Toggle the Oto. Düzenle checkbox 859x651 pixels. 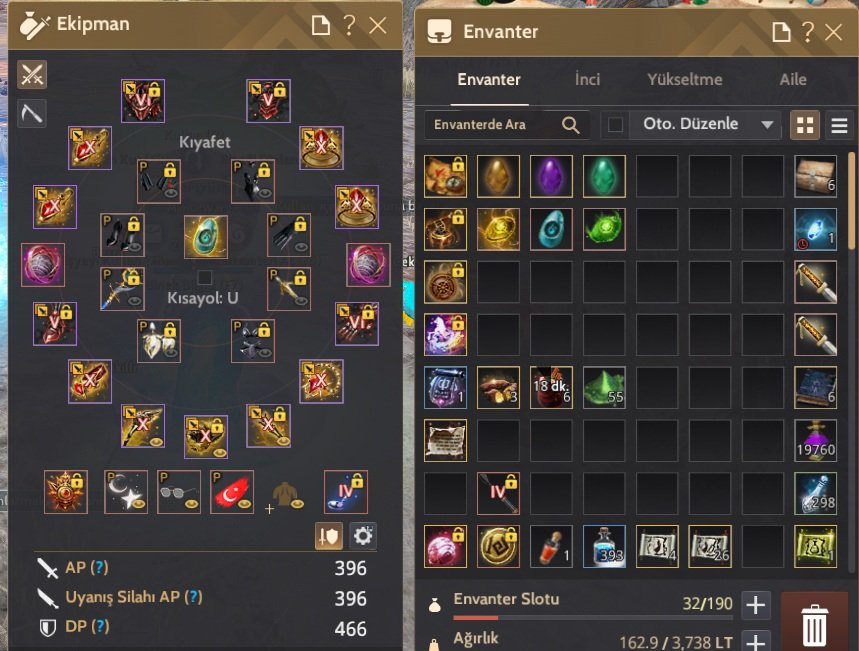[x=616, y=125]
